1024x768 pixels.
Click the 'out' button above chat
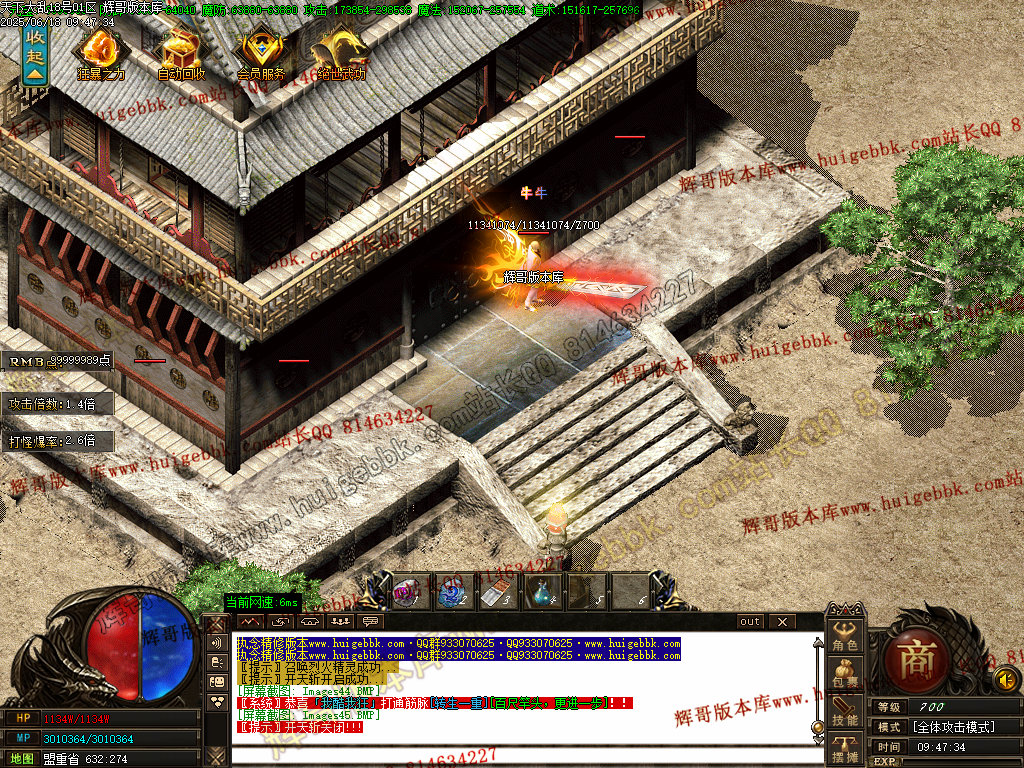750,622
